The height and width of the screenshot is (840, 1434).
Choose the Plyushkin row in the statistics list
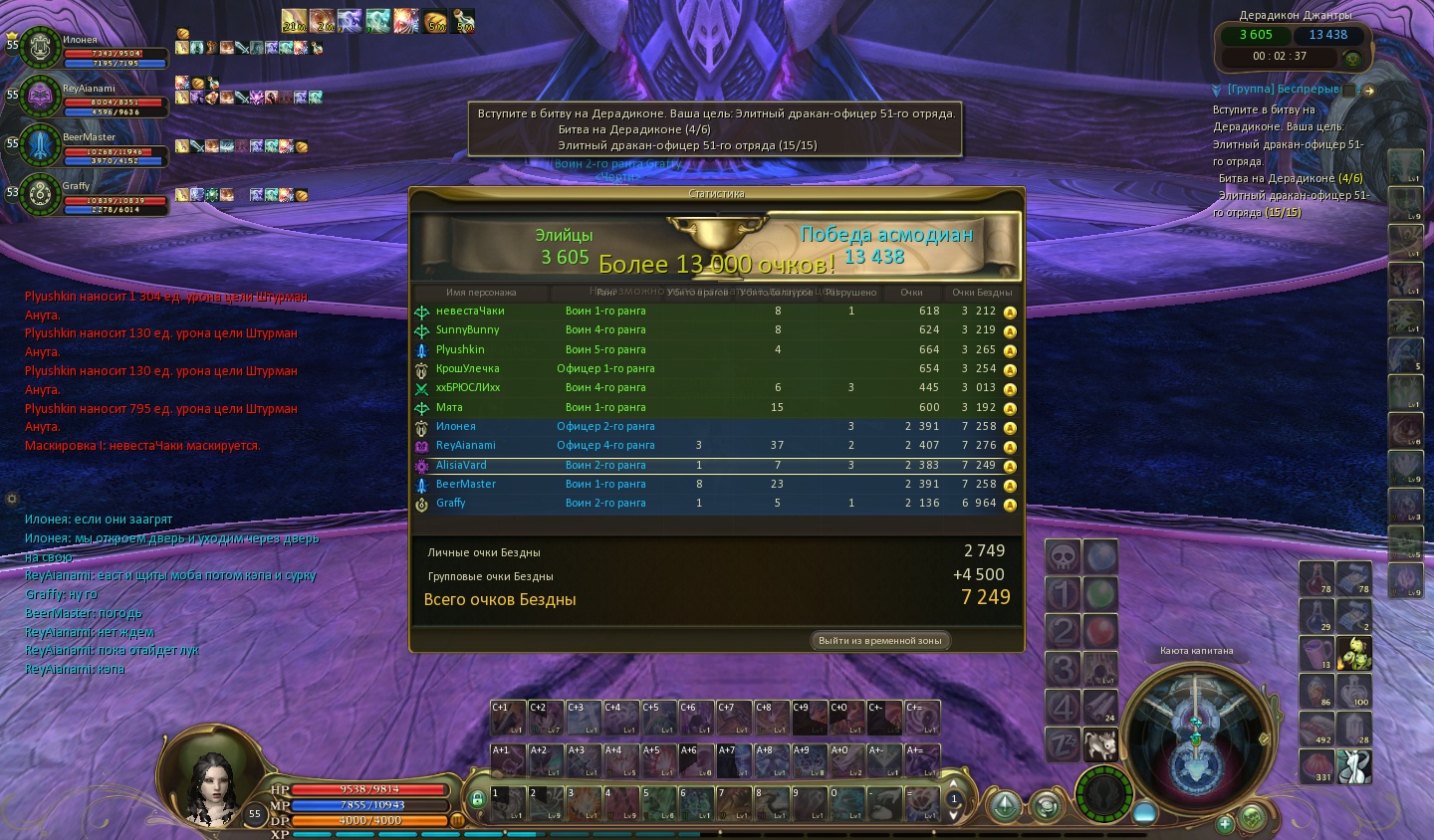[717, 349]
